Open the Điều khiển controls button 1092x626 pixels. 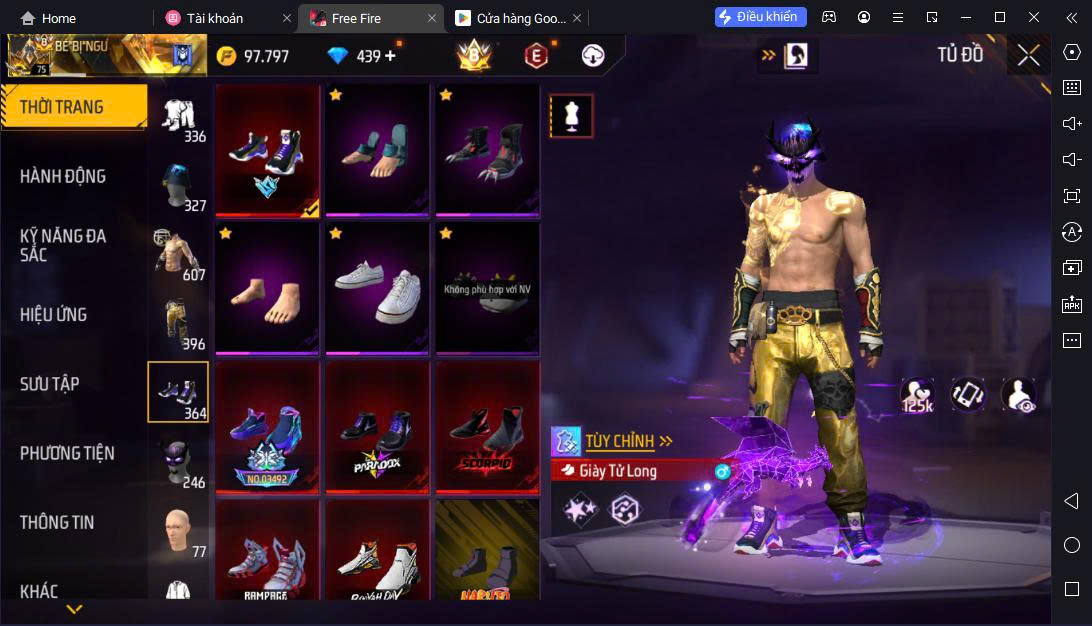point(760,17)
